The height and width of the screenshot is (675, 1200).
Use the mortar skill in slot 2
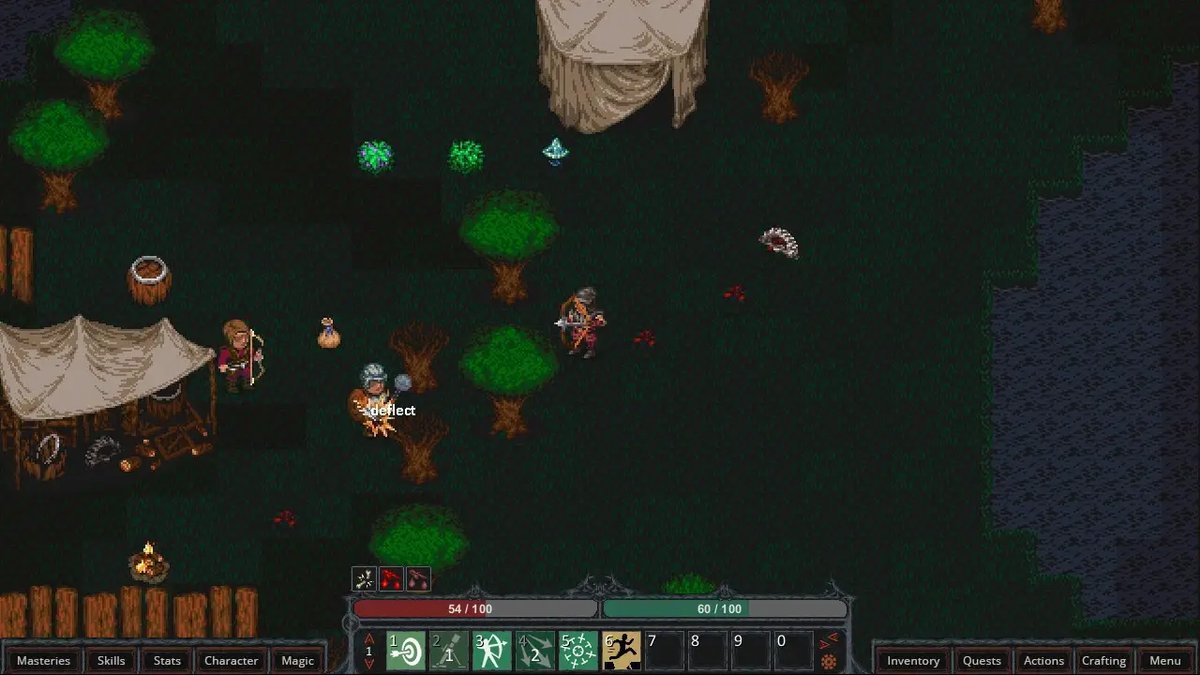(x=449, y=651)
